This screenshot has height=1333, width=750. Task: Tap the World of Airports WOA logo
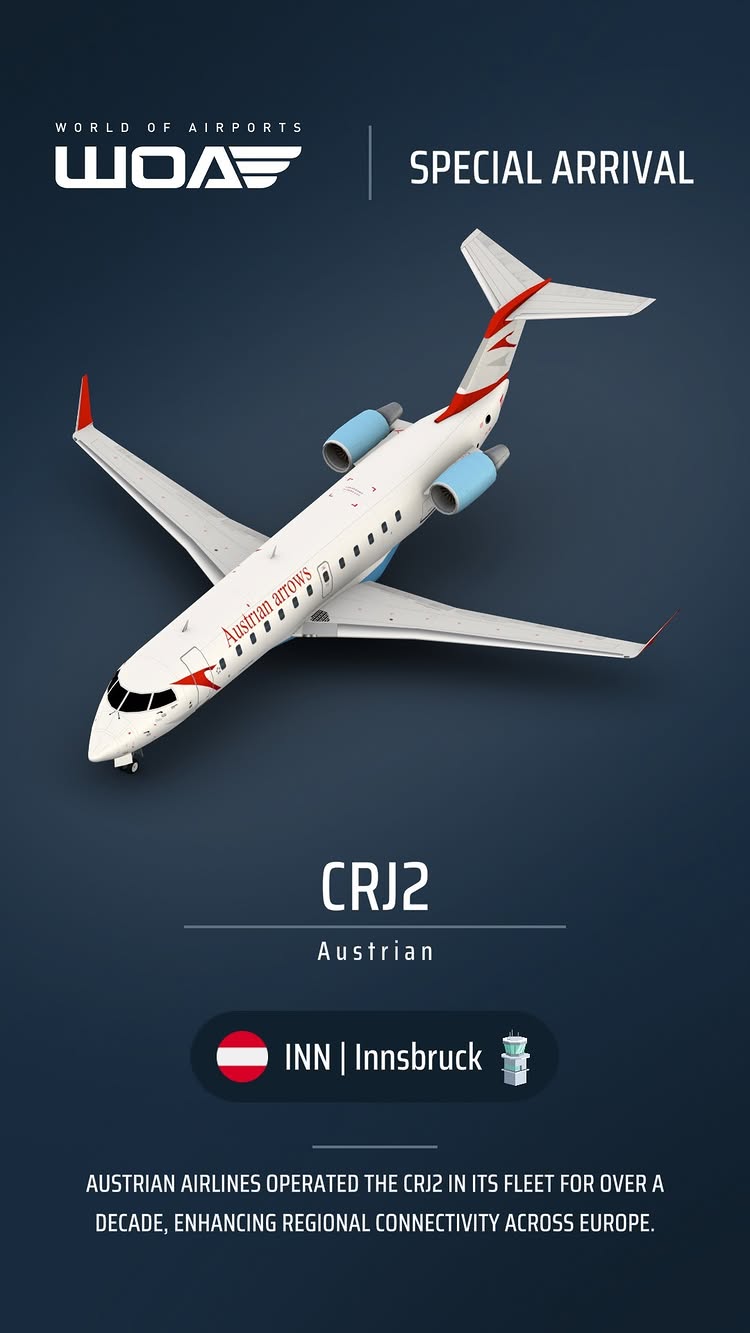point(178,157)
